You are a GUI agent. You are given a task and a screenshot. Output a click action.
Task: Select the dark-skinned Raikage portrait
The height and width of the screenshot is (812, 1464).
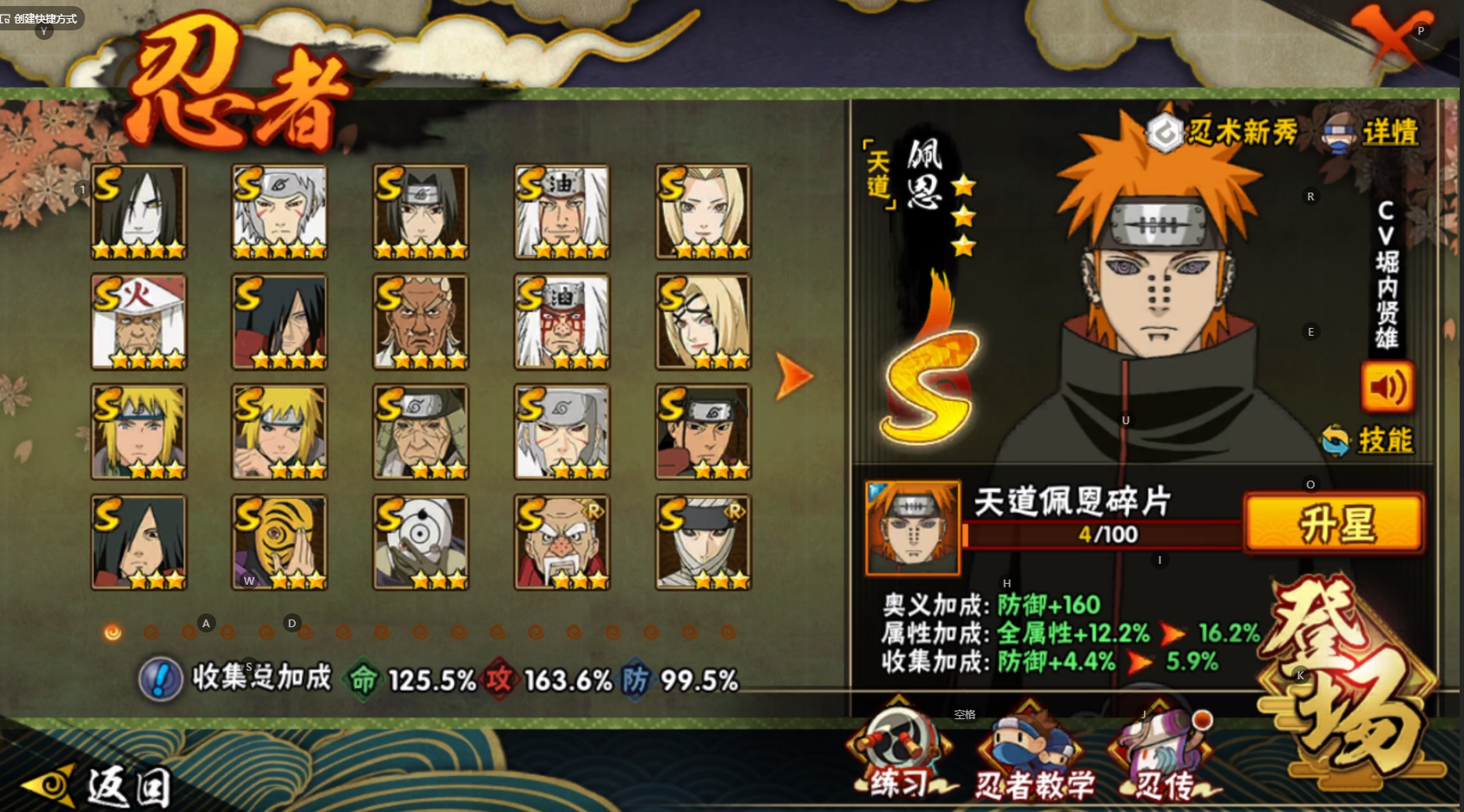[x=421, y=322]
